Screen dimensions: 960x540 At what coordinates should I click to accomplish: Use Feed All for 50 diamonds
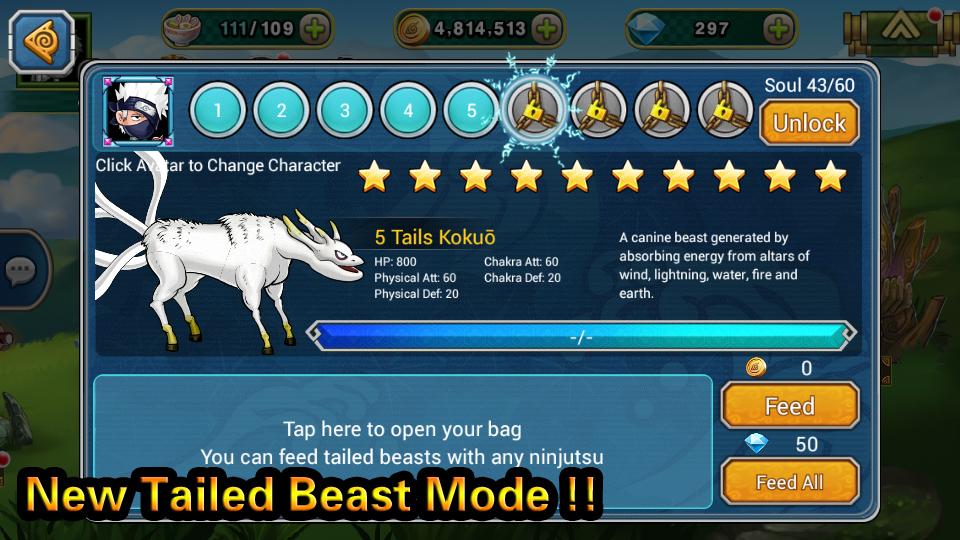(789, 482)
